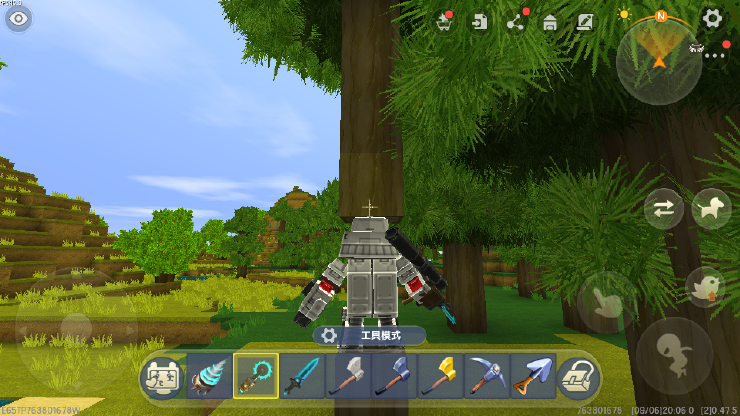Tap the hand interact button

[606, 302]
